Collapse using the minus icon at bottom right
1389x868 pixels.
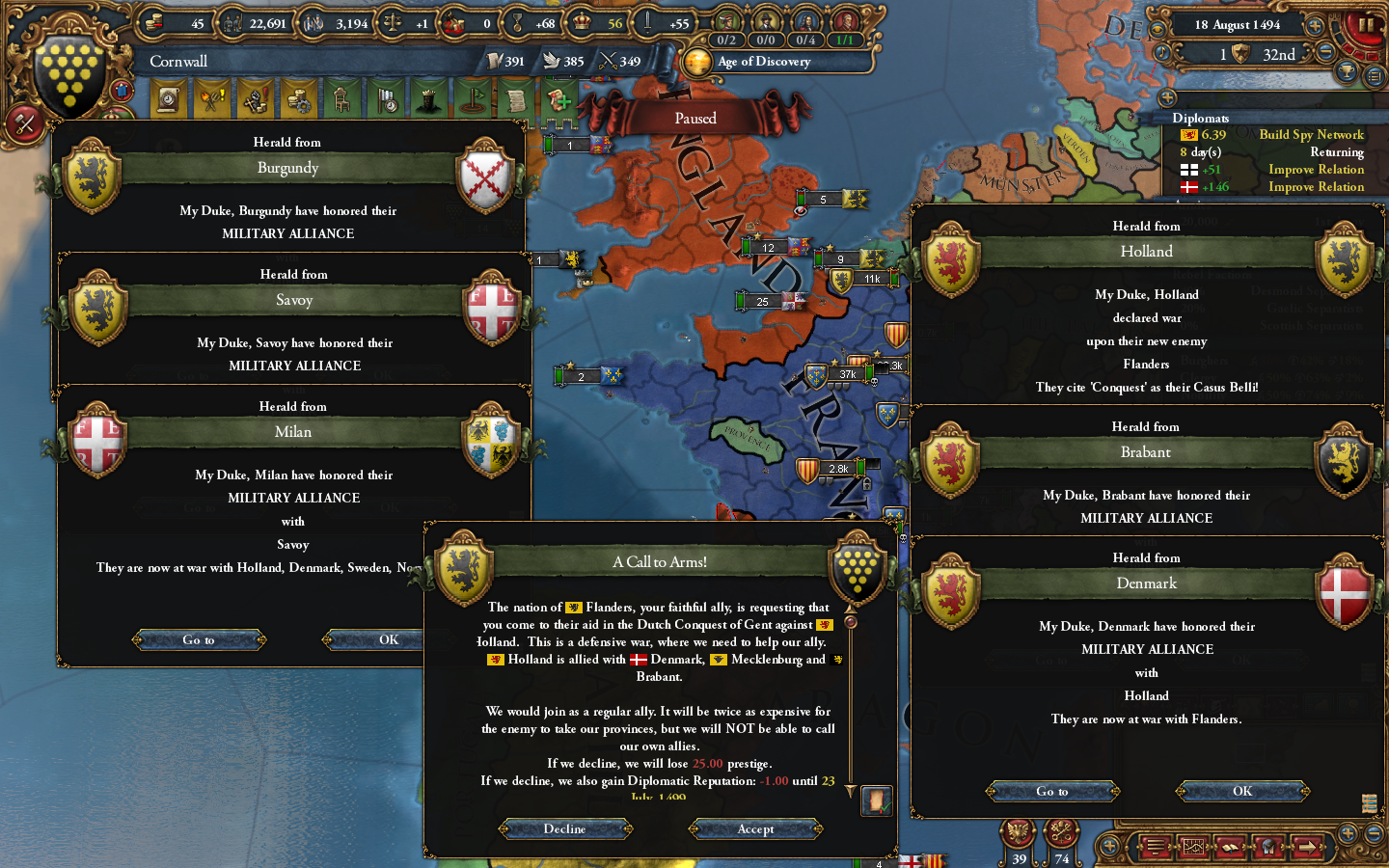pyautogui.click(x=1374, y=833)
